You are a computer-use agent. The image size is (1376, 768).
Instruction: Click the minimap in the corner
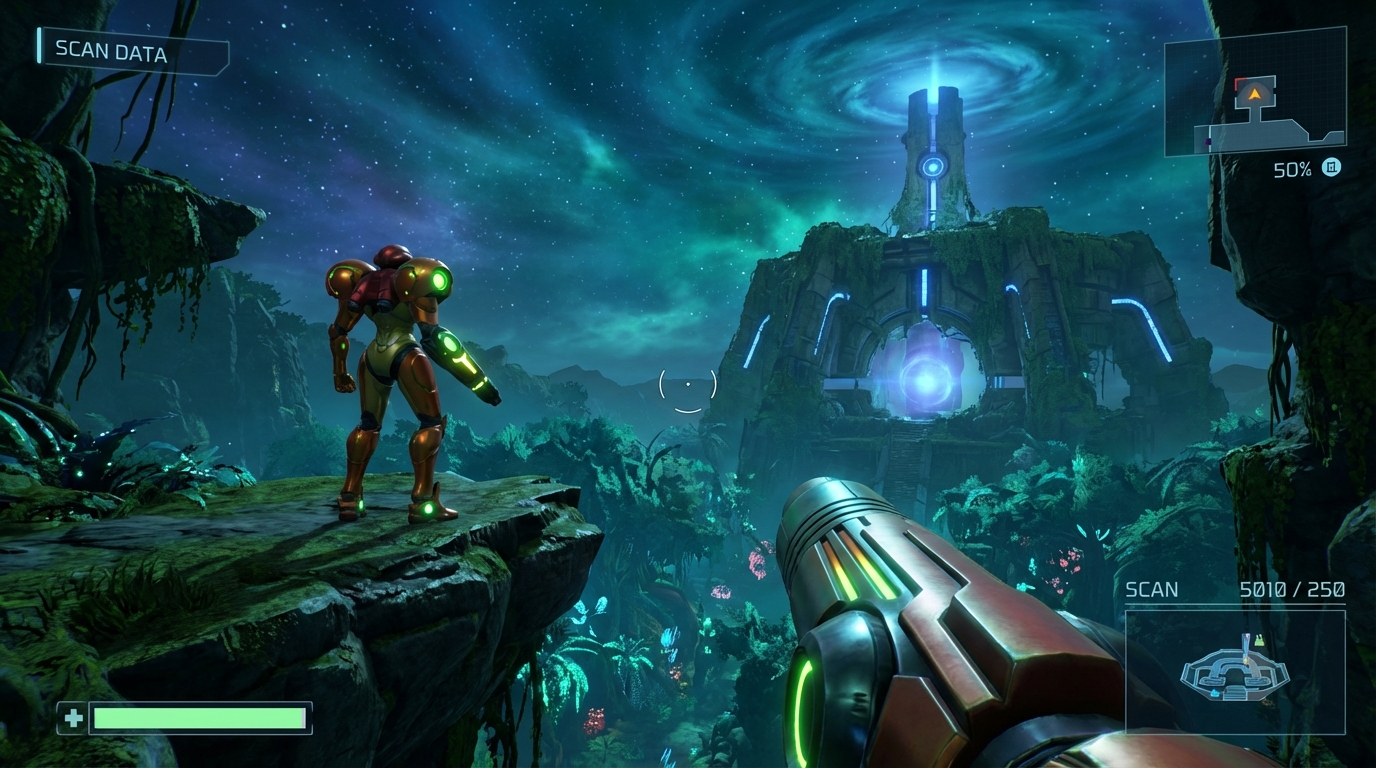click(1255, 92)
